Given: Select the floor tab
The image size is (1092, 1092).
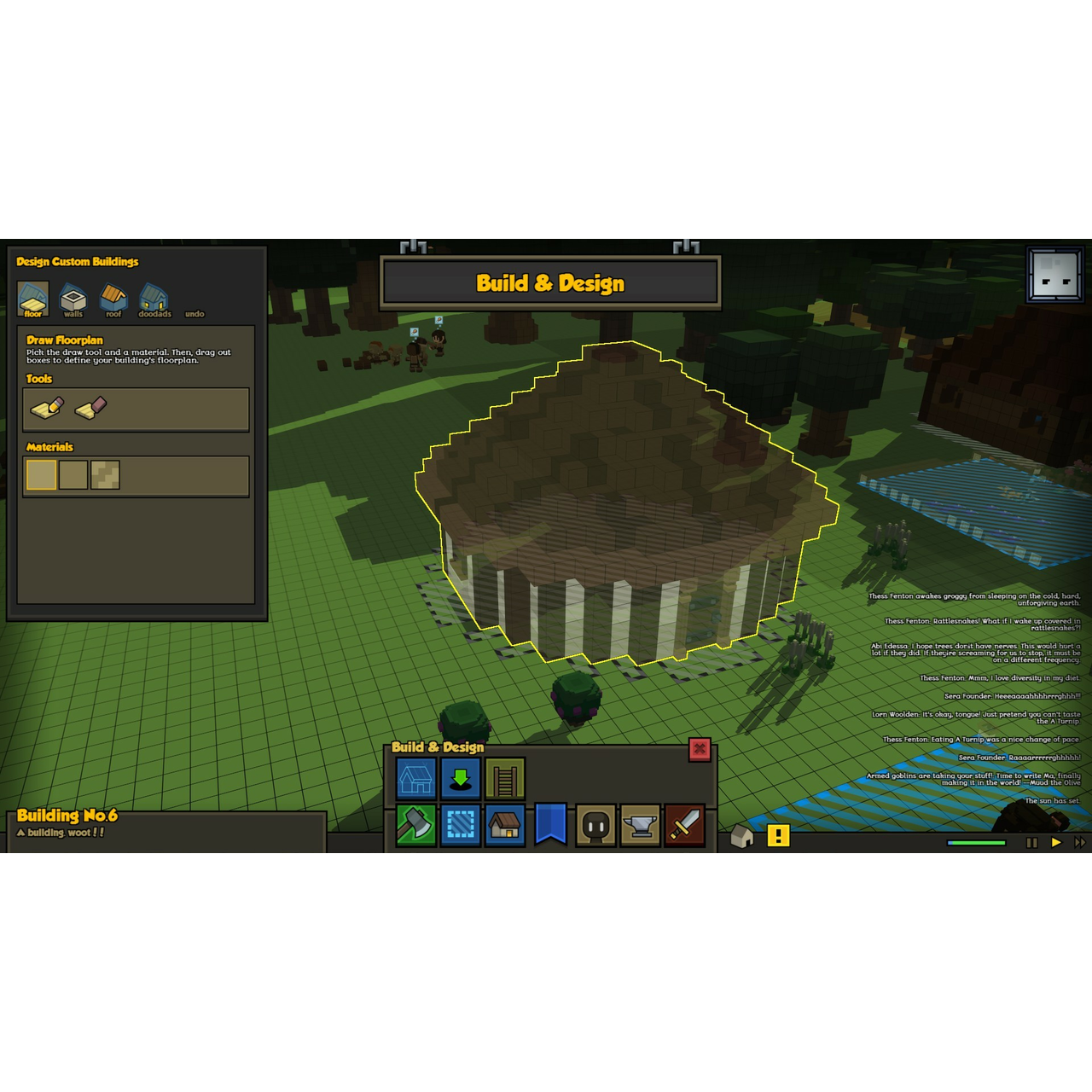Looking at the screenshot, I should click(33, 299).
